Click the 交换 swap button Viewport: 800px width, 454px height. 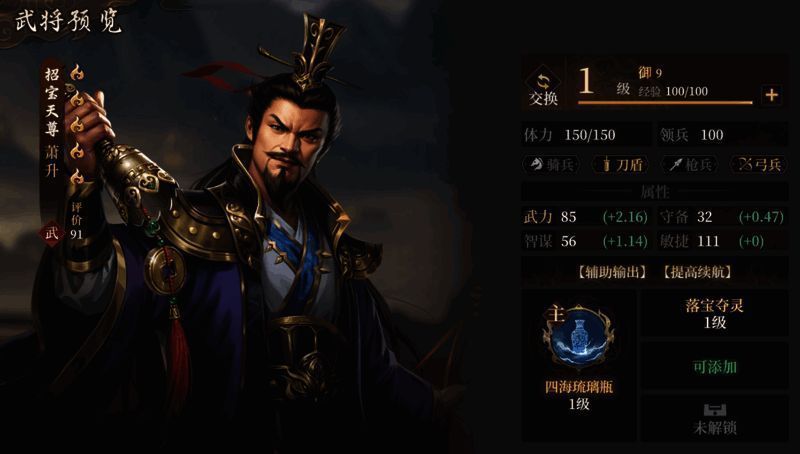tap(543, 87)
